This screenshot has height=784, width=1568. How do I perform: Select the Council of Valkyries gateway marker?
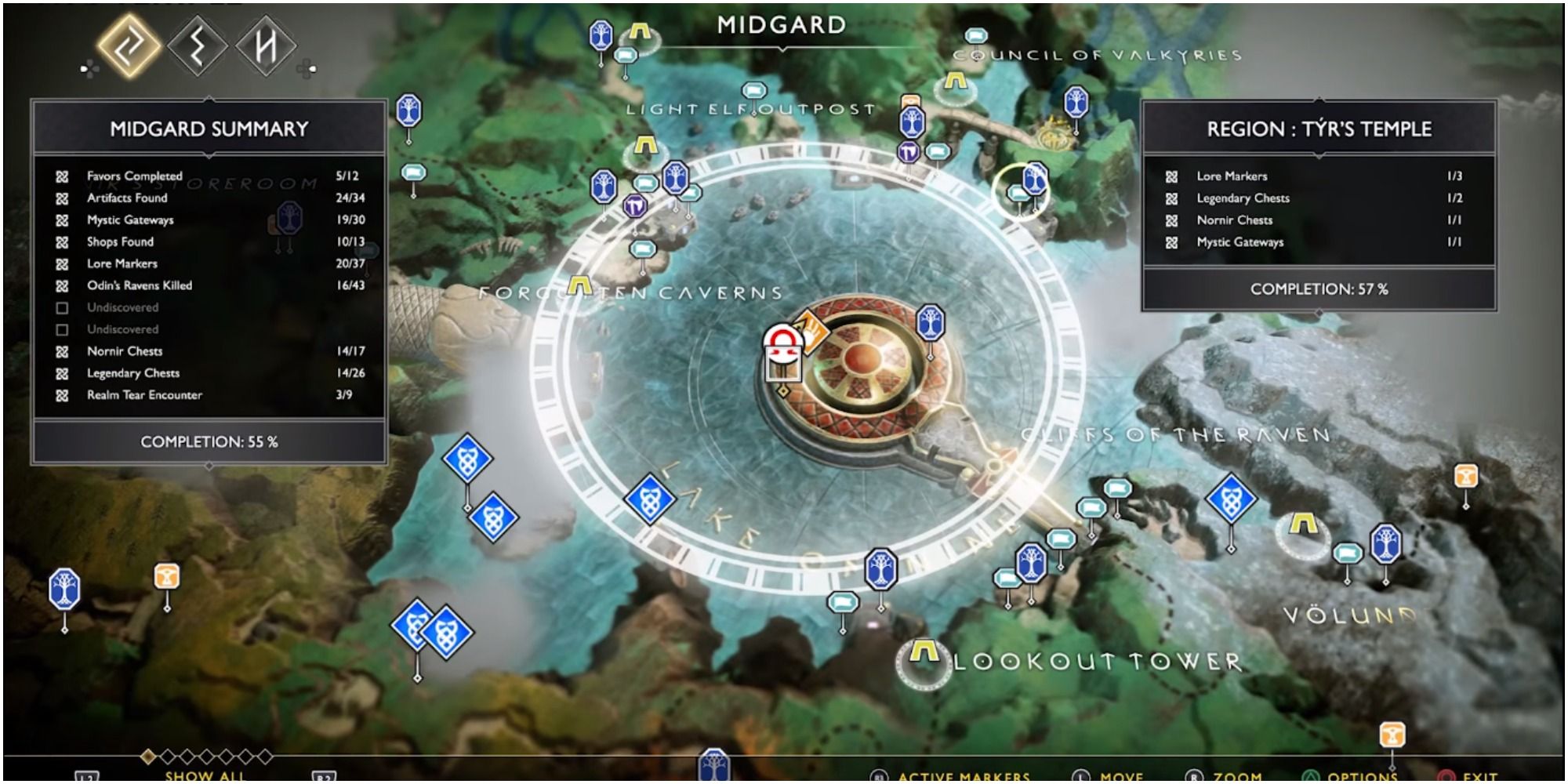pos(954,81)
